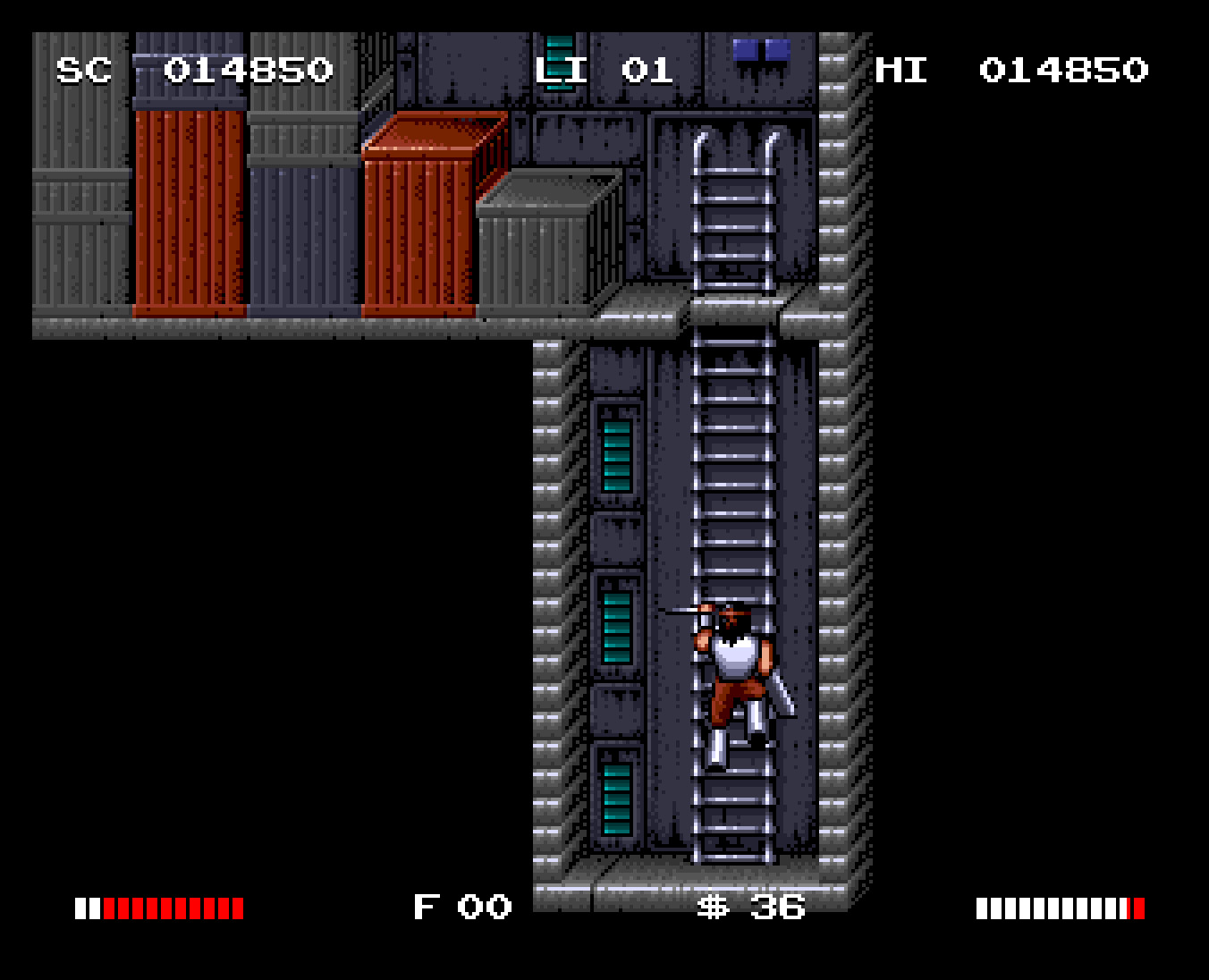Click the blue vent at the top wall
This screenshot has width=1209, height=980.
click(x=763, y=51)
